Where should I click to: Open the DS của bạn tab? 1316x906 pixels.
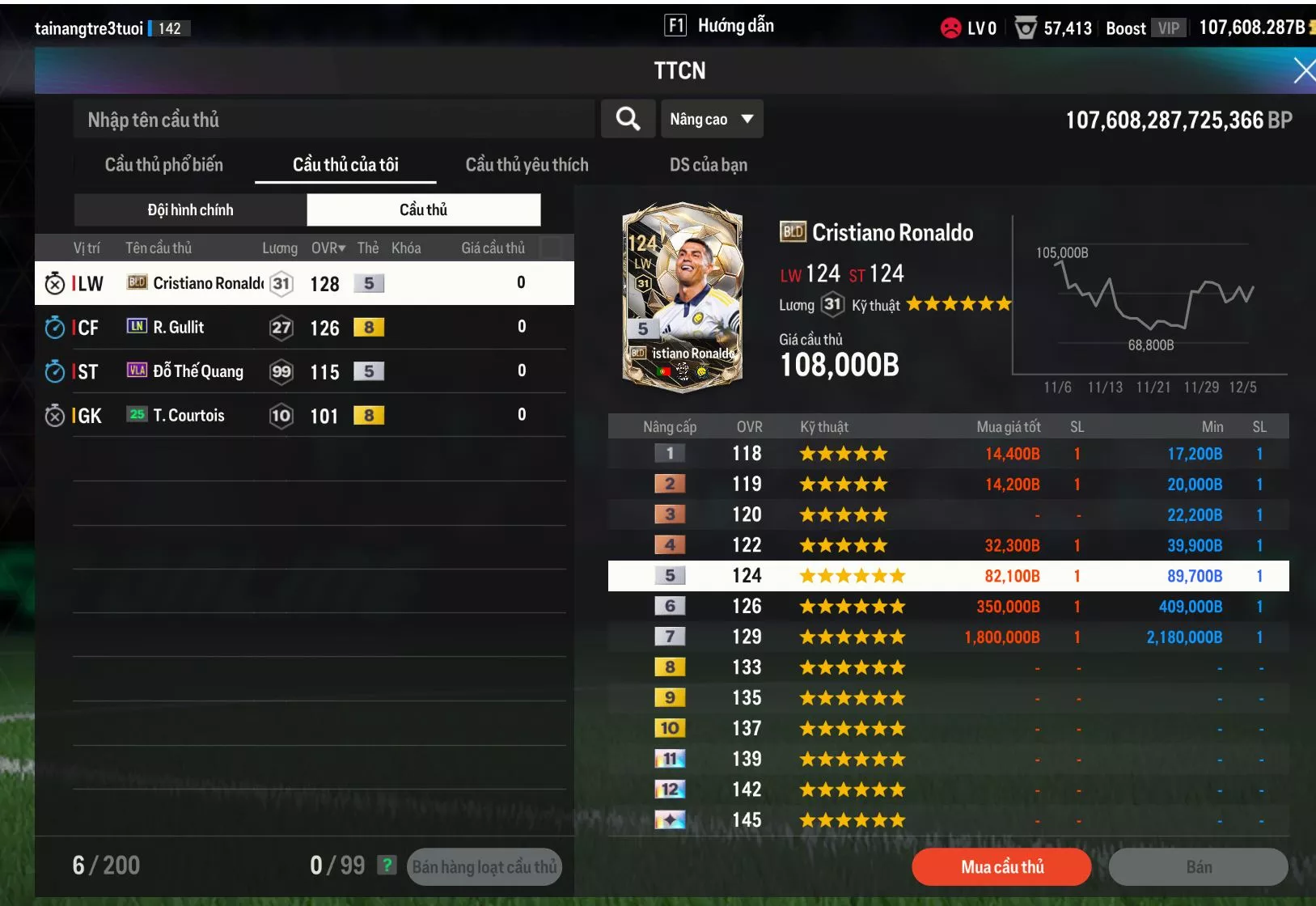tap(708, 165)
